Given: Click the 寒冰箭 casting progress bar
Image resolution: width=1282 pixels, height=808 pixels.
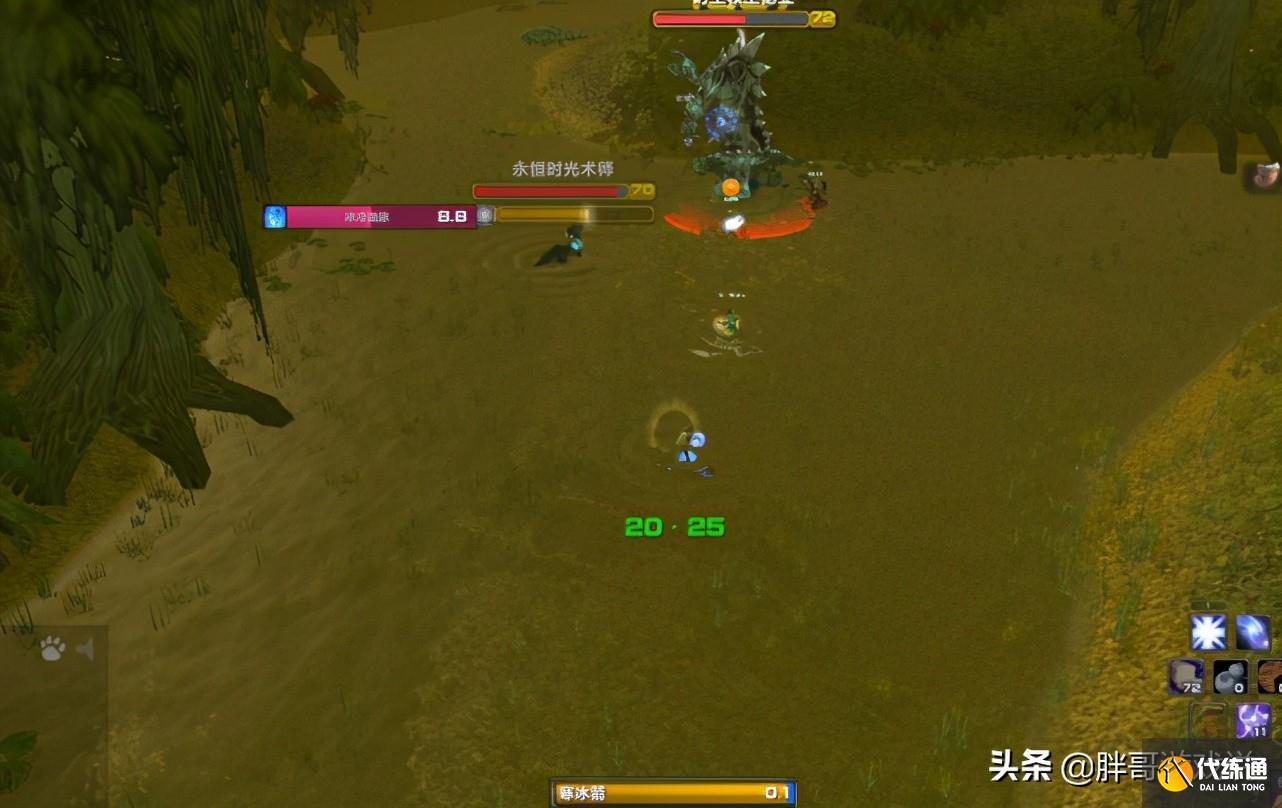Looking at the screenshot, I should 670,791.
